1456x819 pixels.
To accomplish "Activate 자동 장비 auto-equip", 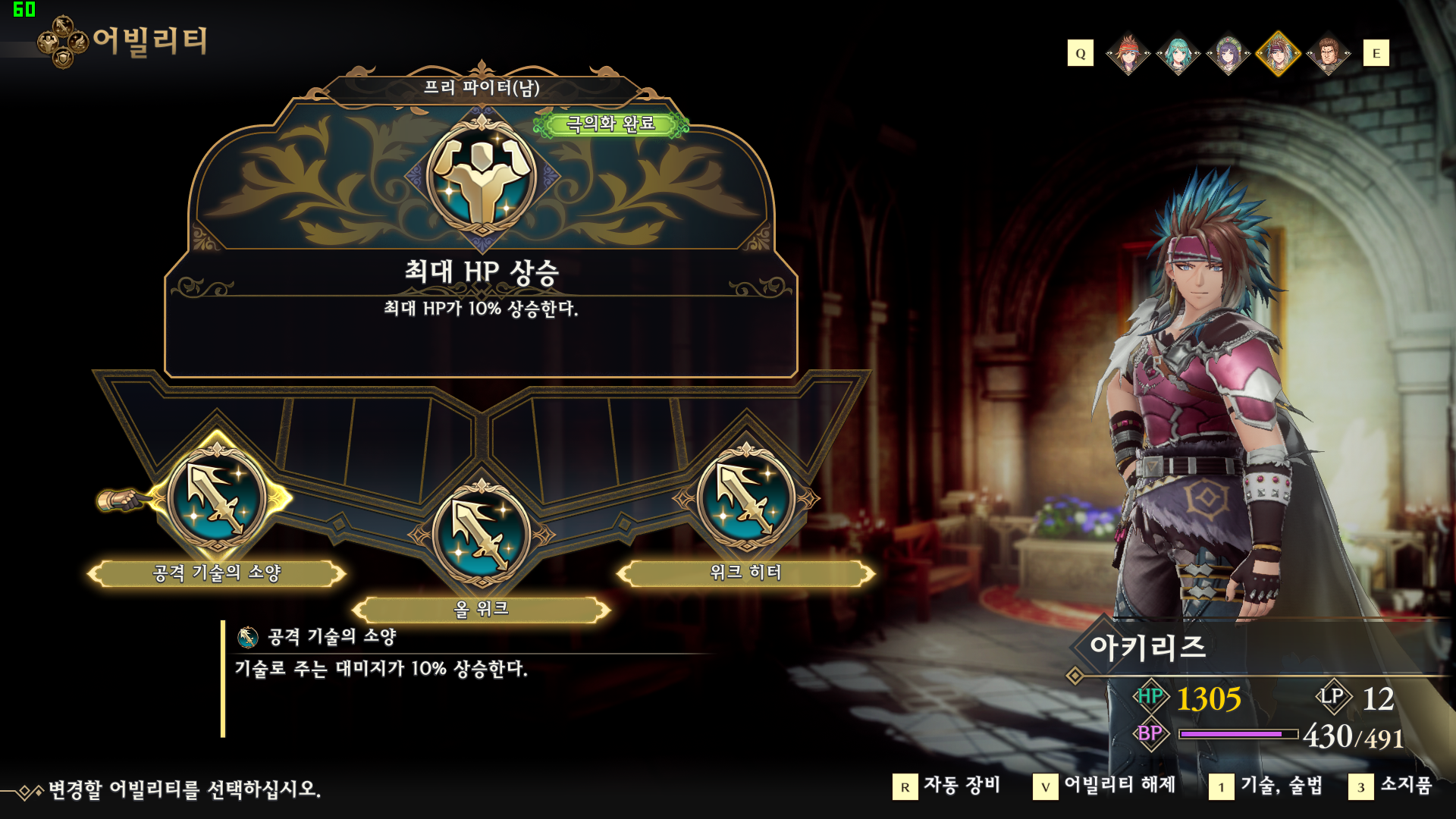I will (x=947, y=786).
